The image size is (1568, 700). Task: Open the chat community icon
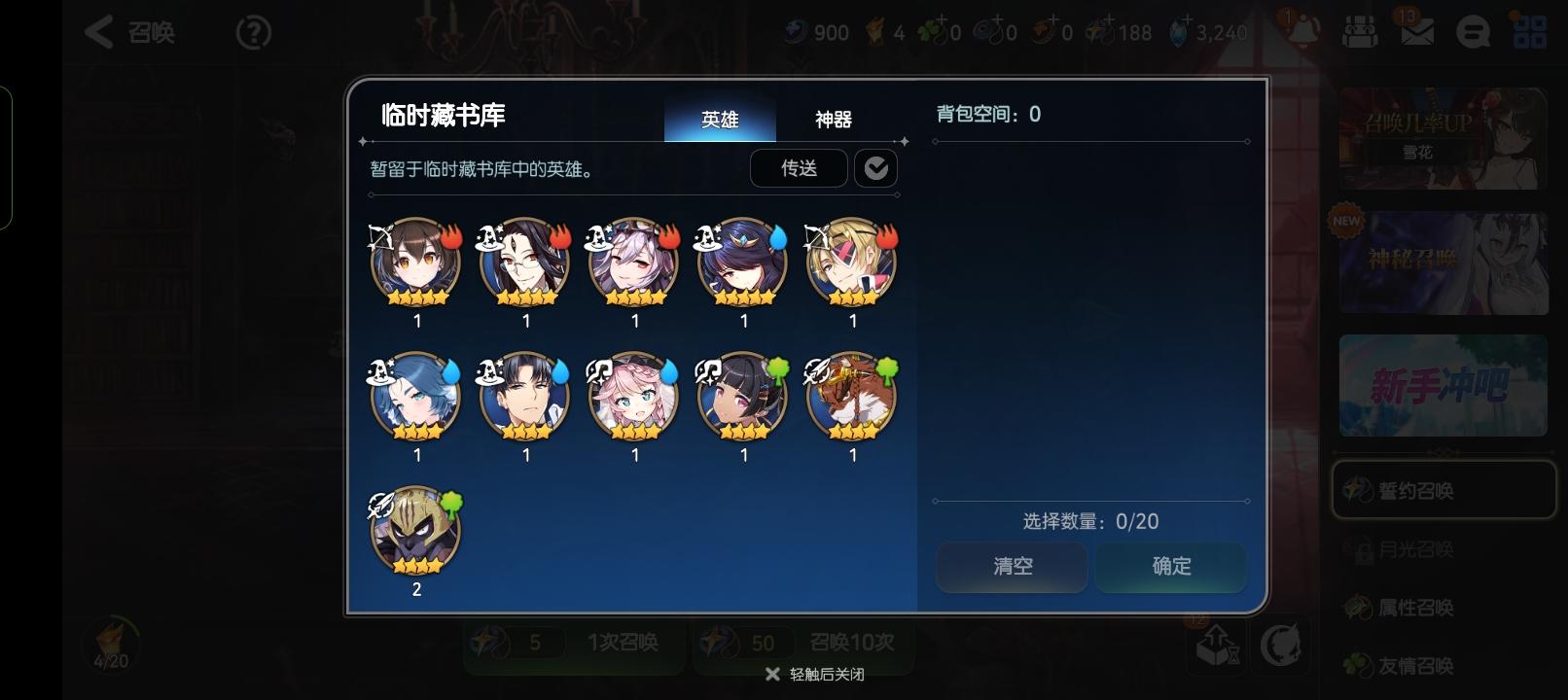1475,31
